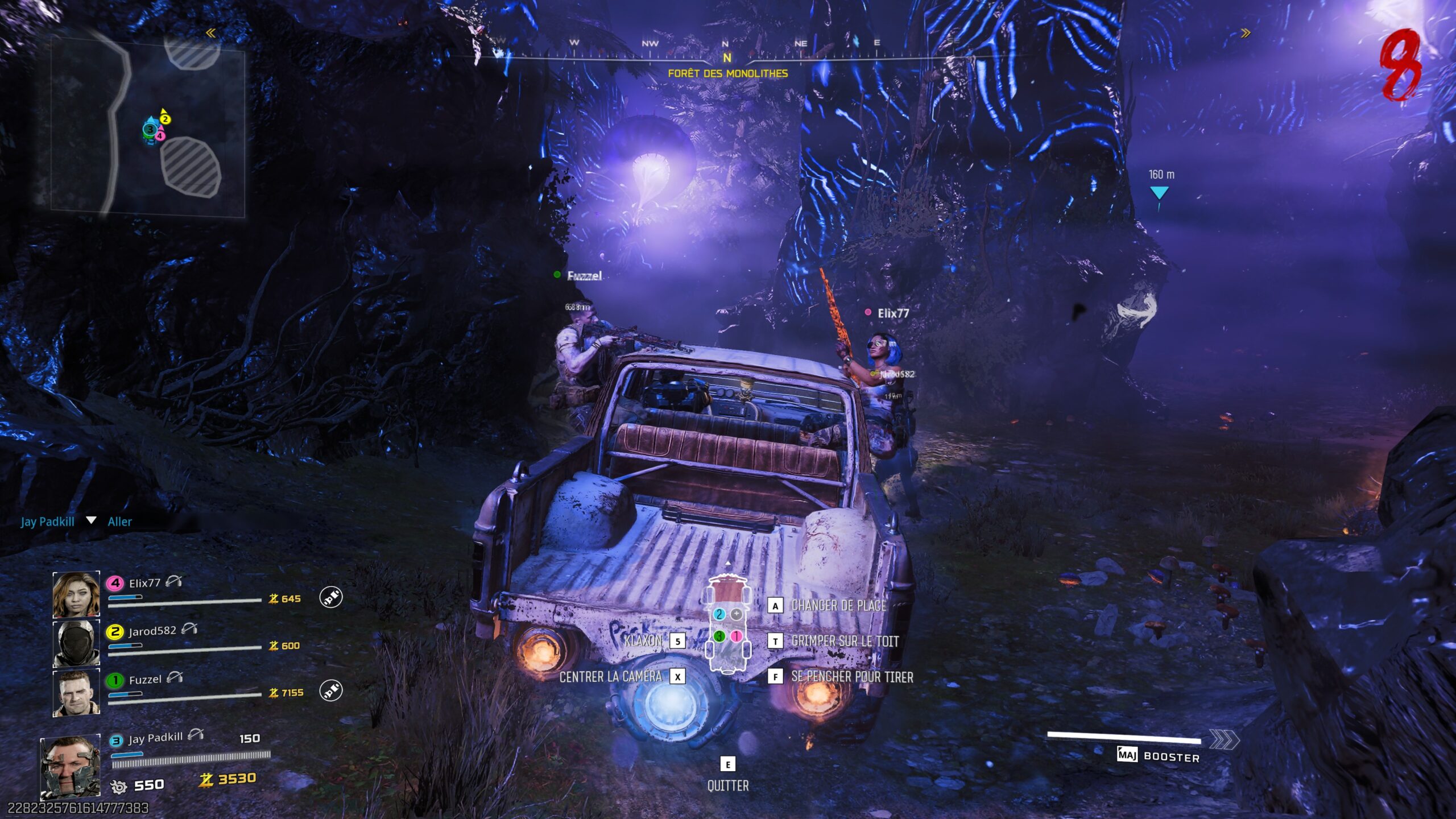Click the vehicle icon beside Fuzzel's row
Viewport: 1456px width, 819px height.
pyautogui.click(x=331, y=690)
